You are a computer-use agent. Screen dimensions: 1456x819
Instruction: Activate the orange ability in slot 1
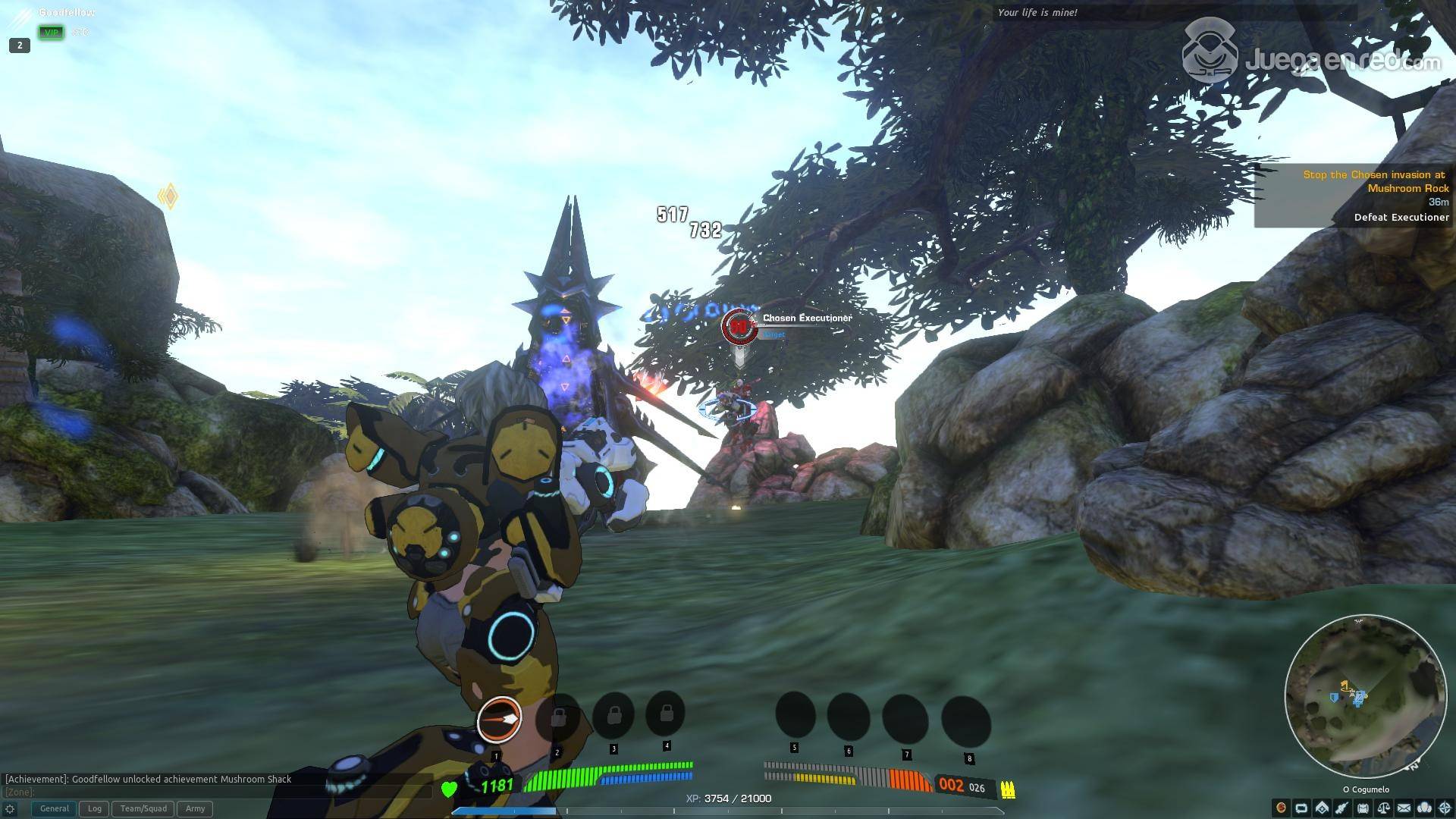(499, 718)
